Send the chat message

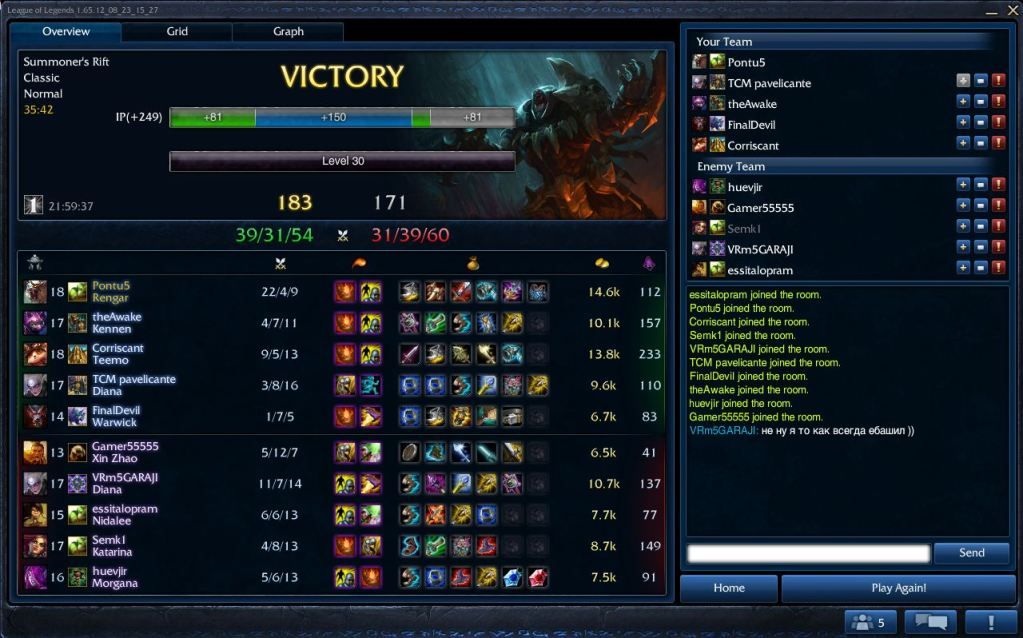click(x=971, y=553)
